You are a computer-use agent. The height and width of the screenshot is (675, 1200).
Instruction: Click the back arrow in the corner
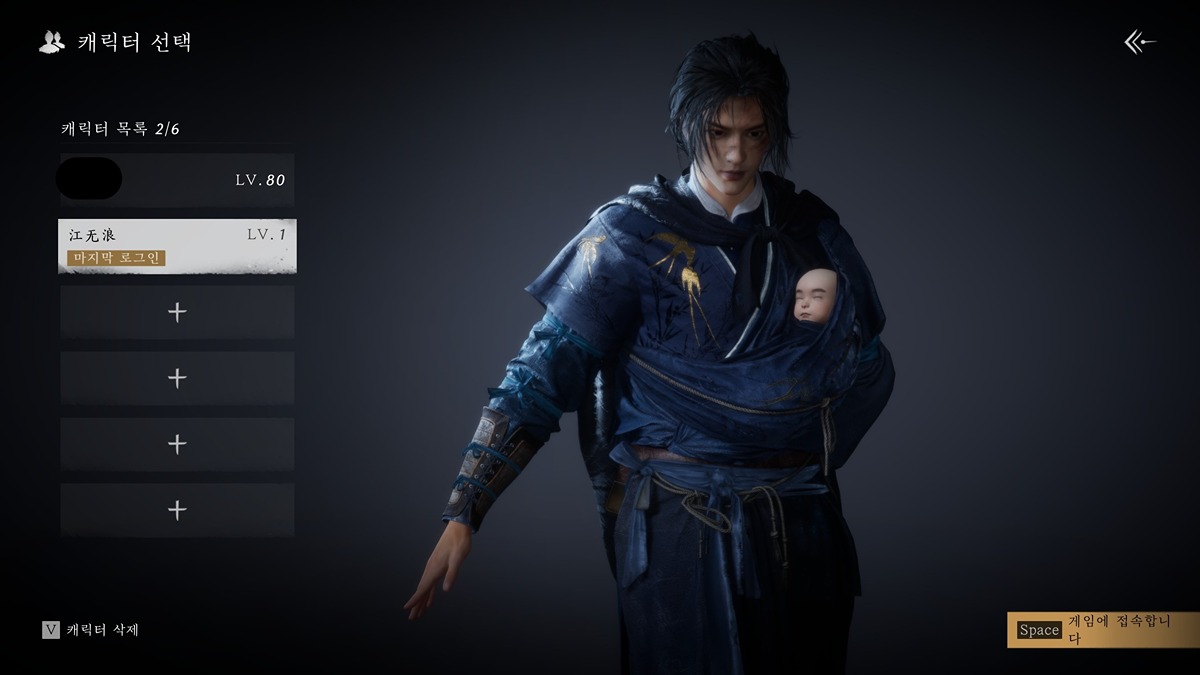click(x=1140, y=42)
